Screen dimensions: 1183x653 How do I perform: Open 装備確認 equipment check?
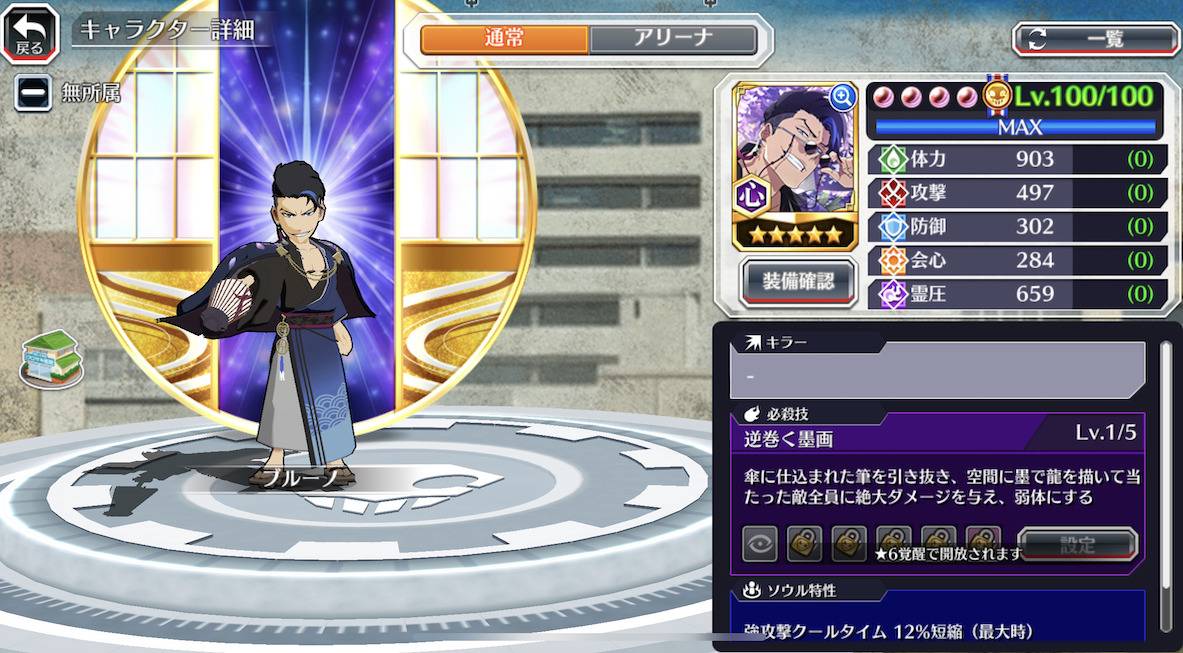point(797,281)
